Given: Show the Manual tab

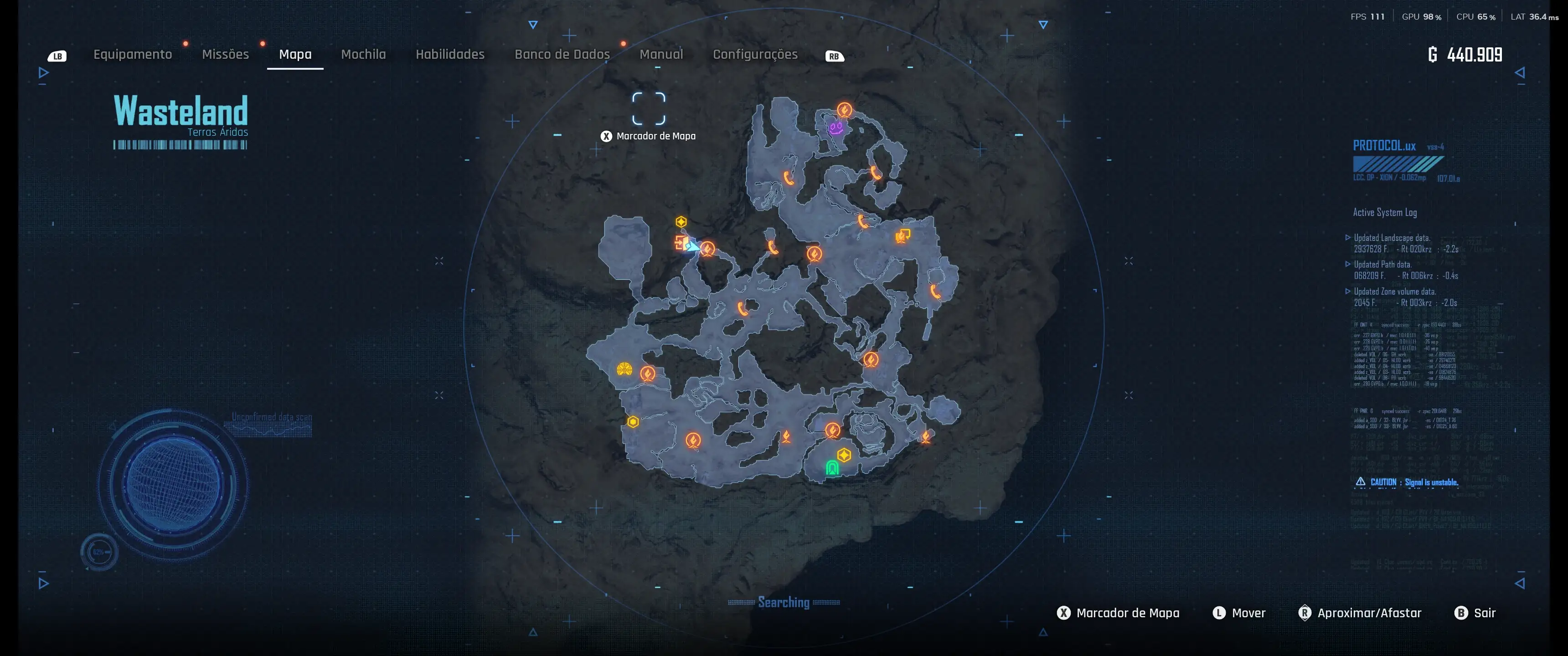Looking at the screenshot, I should 661,55.
